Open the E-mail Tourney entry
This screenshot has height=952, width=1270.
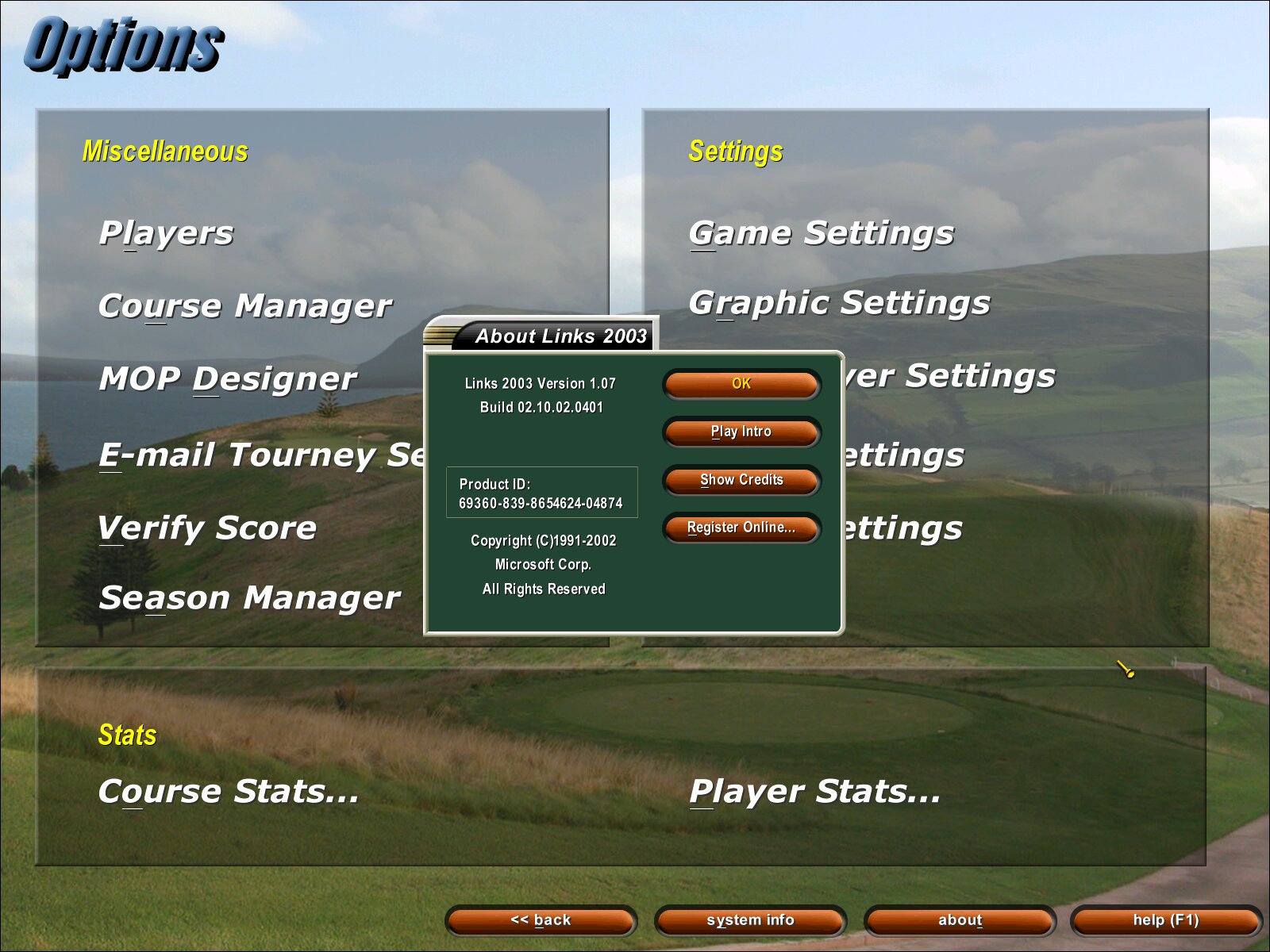coord(262,455)
